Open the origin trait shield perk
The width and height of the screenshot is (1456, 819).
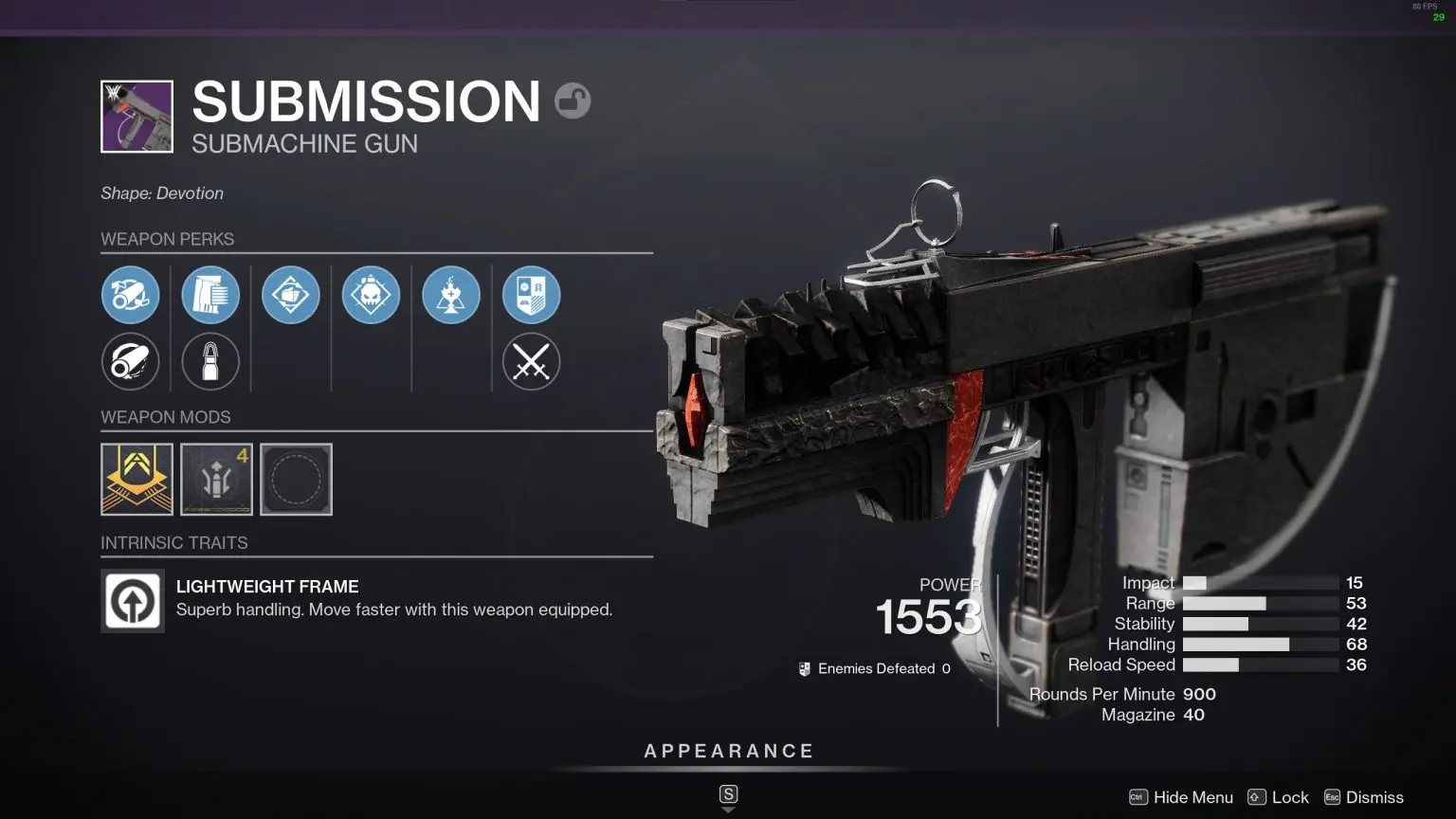tap(532, 295)
